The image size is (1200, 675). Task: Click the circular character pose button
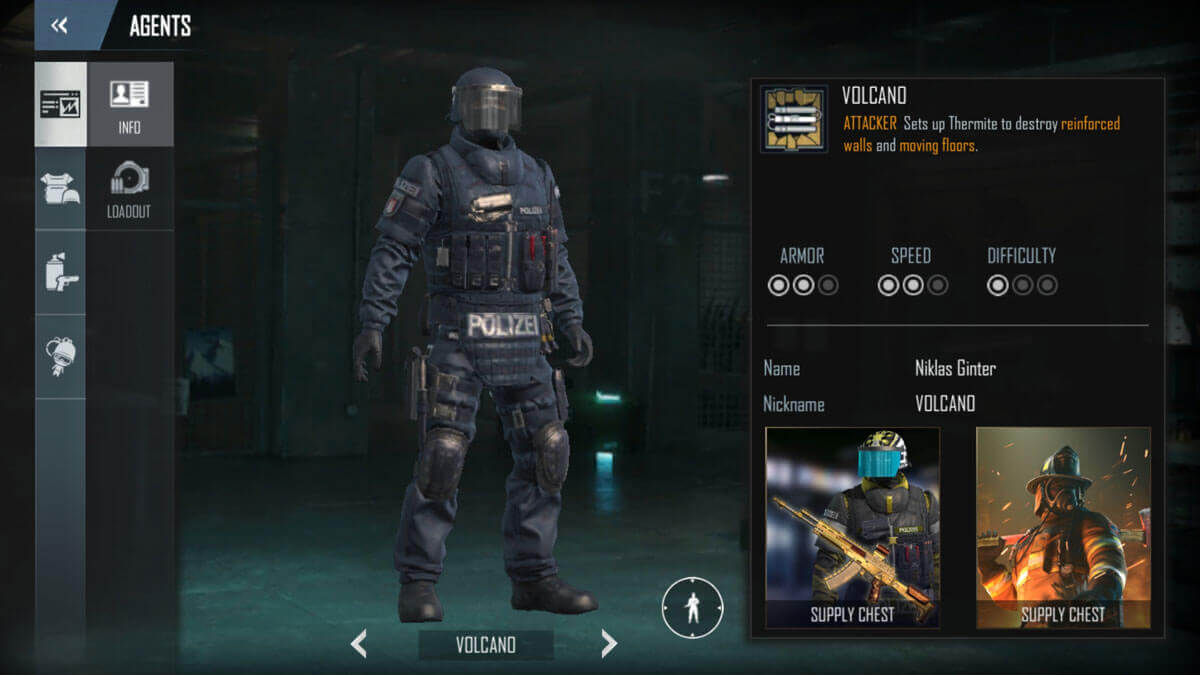click(692, 608)
